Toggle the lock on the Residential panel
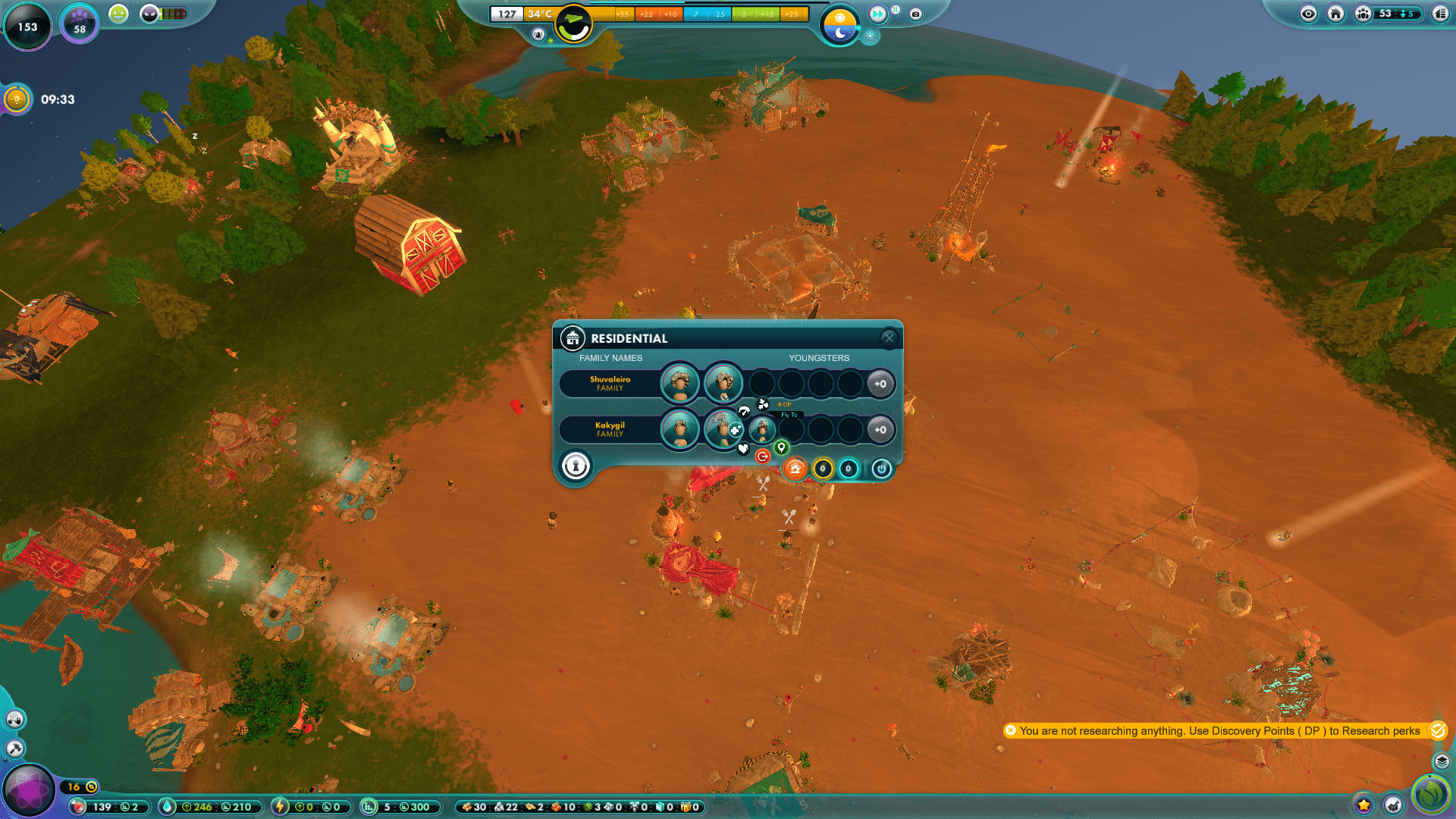1456x819 pixels. coord(575,467)
